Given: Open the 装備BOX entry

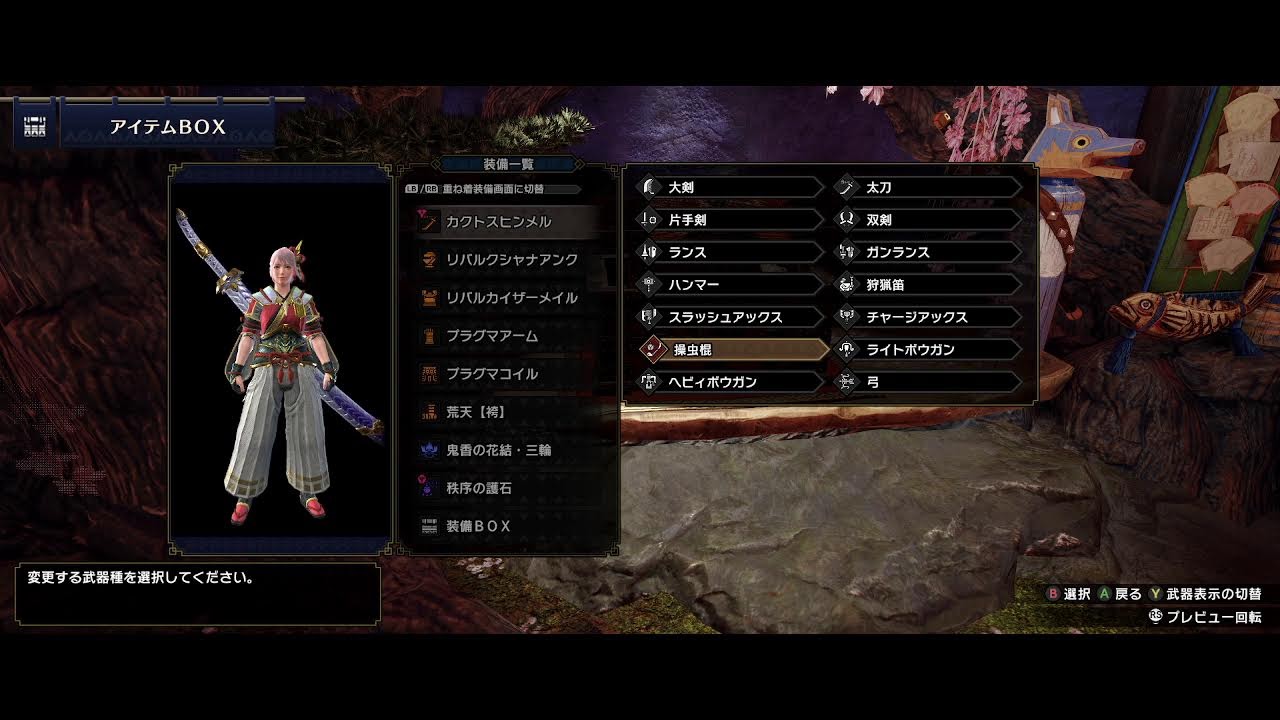Looking at the screenshot, I should tap(505, 526).
